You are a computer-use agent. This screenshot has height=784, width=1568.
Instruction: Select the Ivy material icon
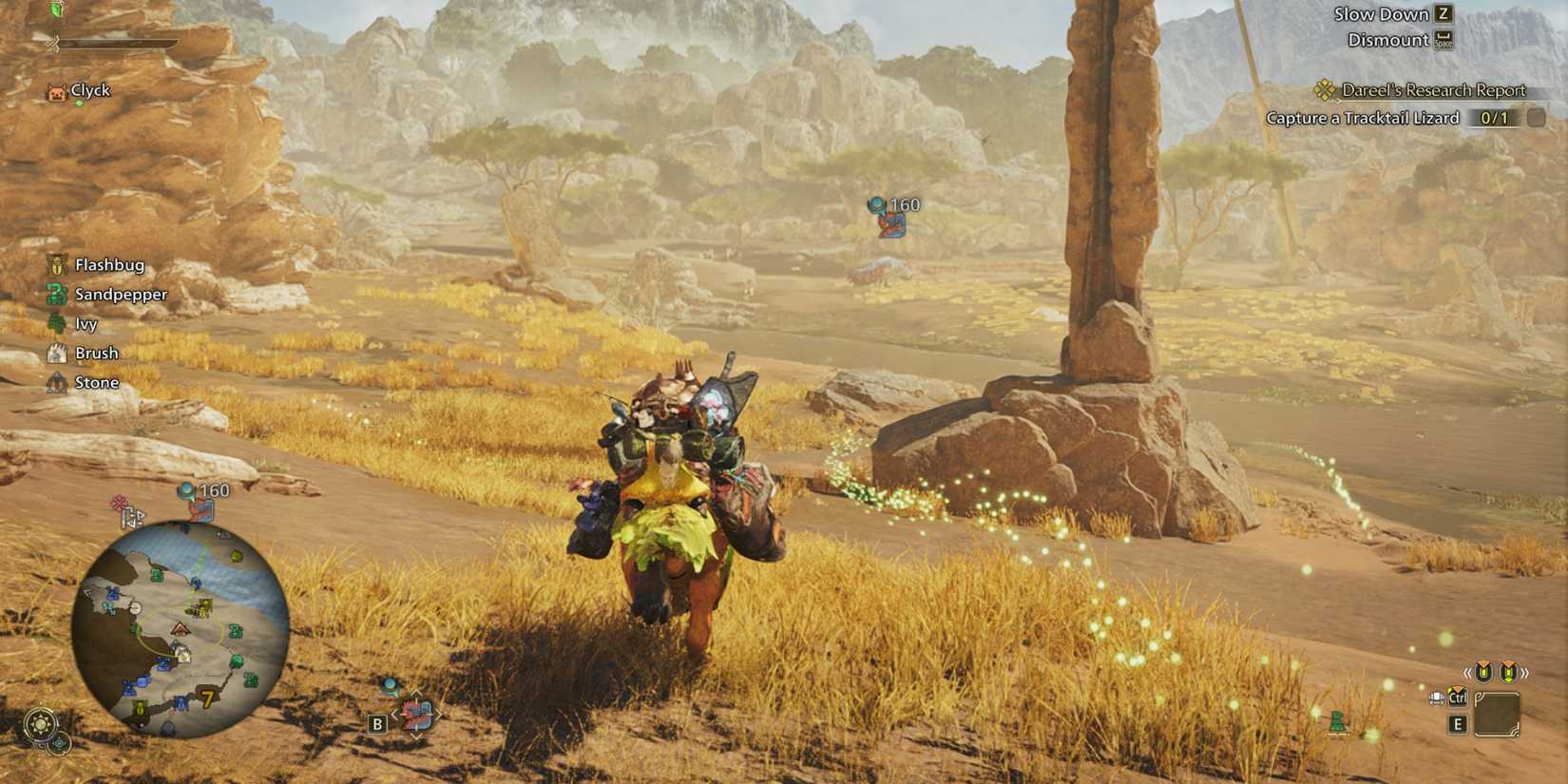pos(59,323)
